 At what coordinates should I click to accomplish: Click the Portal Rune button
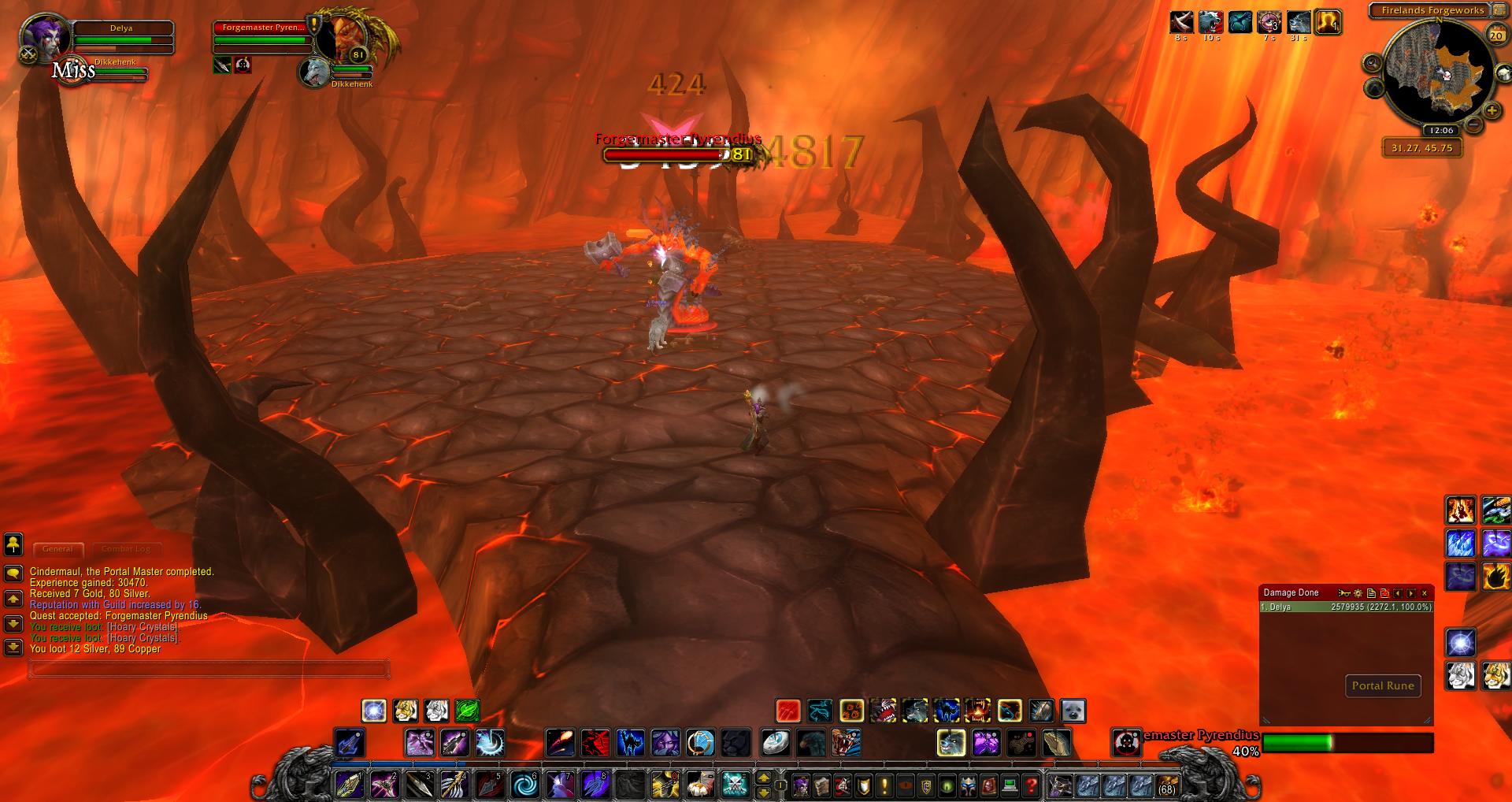tap(1383, 685)
